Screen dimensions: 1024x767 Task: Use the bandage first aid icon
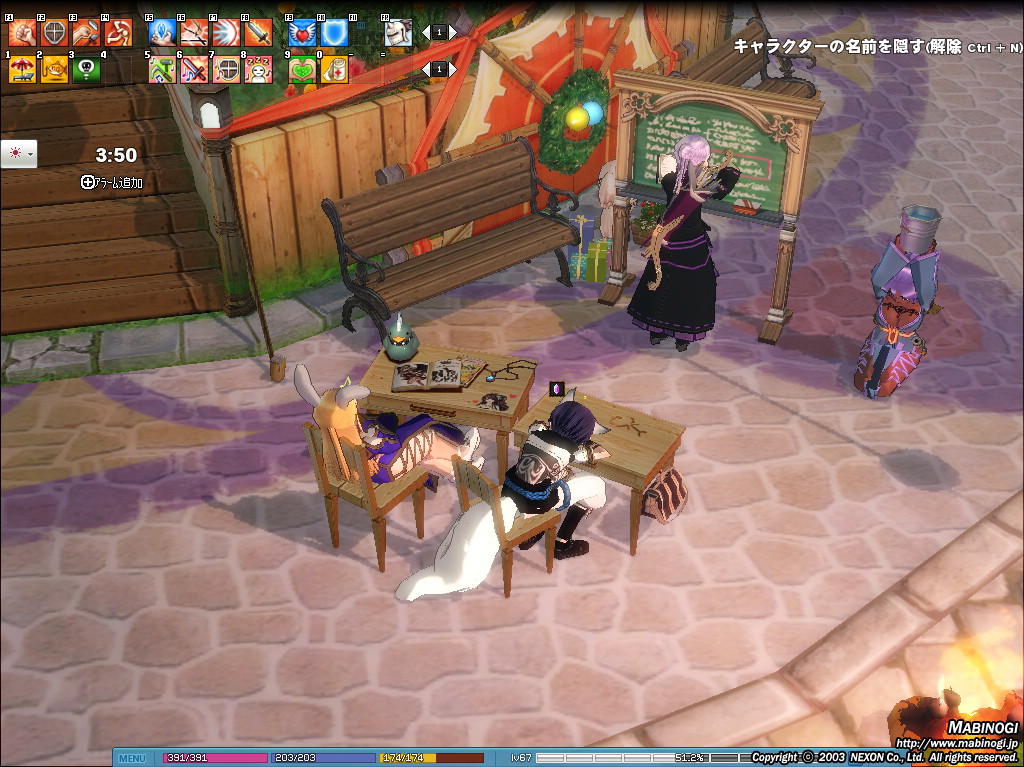click(x=334, y=69)
